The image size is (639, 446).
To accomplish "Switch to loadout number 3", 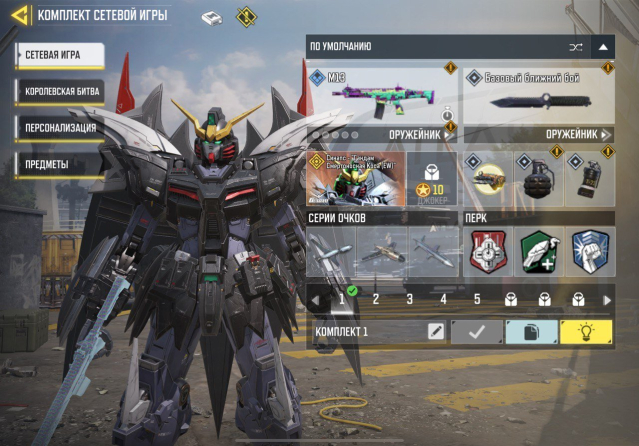I will [409, 298].
